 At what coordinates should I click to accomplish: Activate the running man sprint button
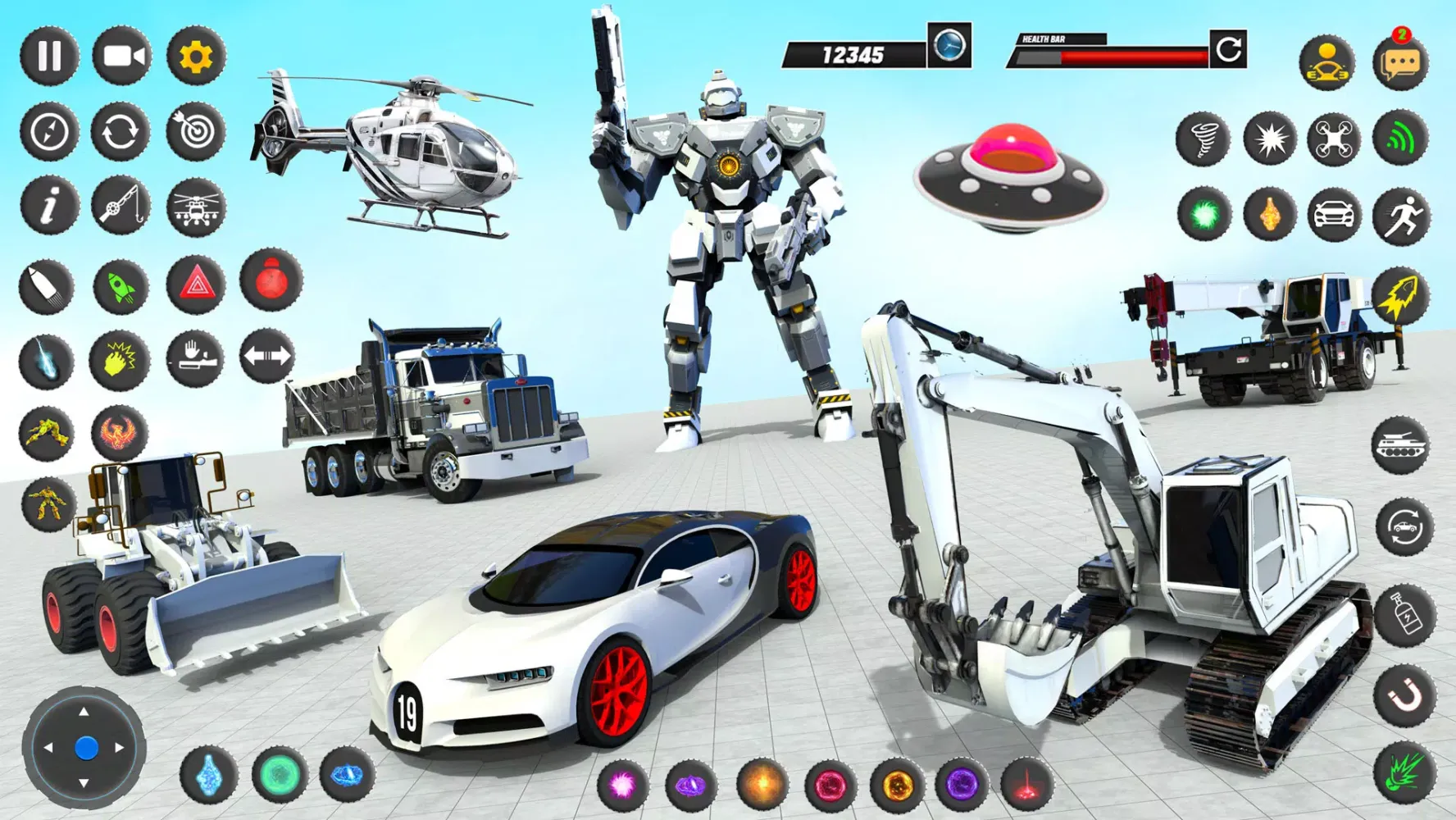pyautogui.click(x=1401, y=216)
